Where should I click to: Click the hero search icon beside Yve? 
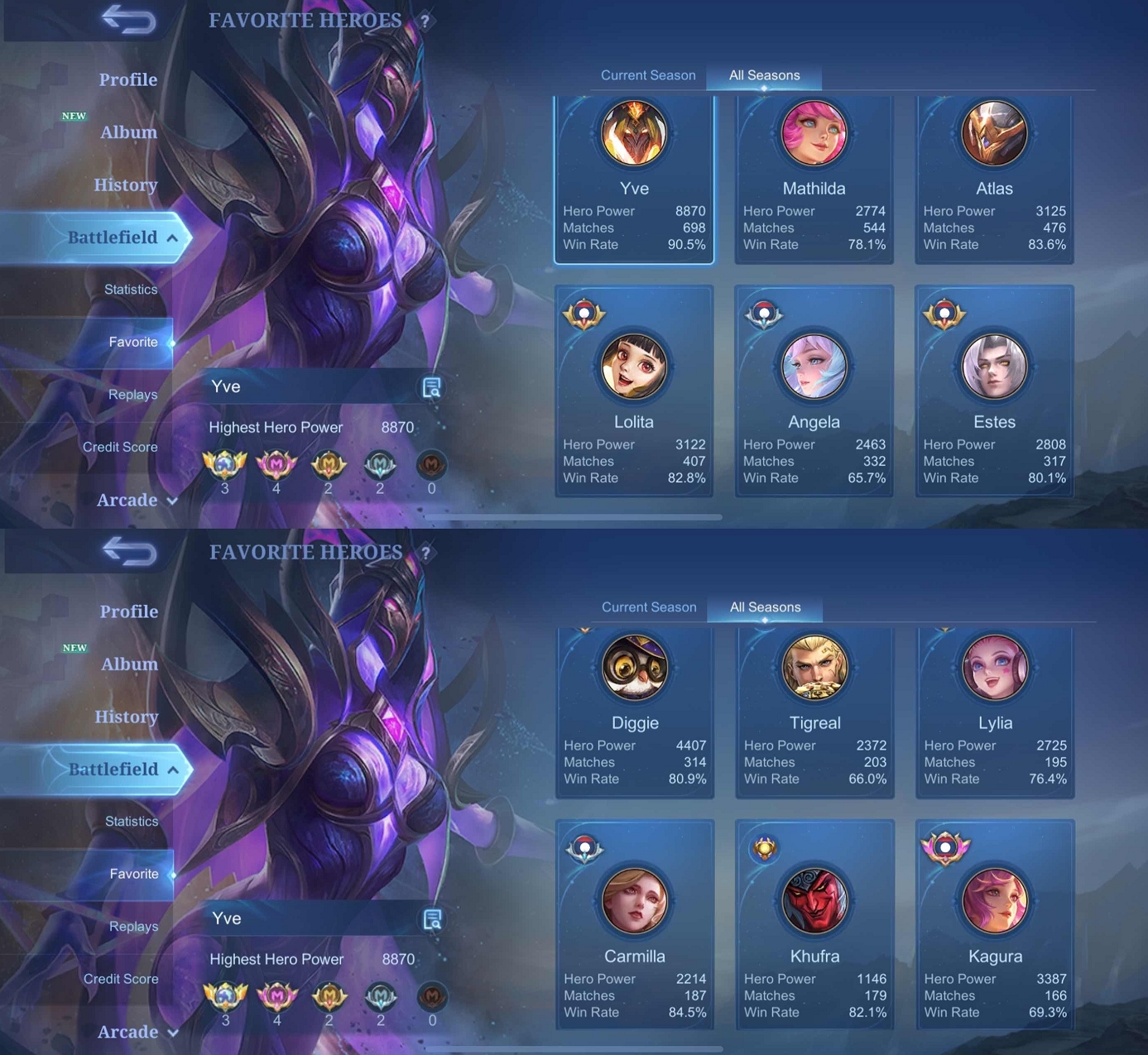pos(430,386)
